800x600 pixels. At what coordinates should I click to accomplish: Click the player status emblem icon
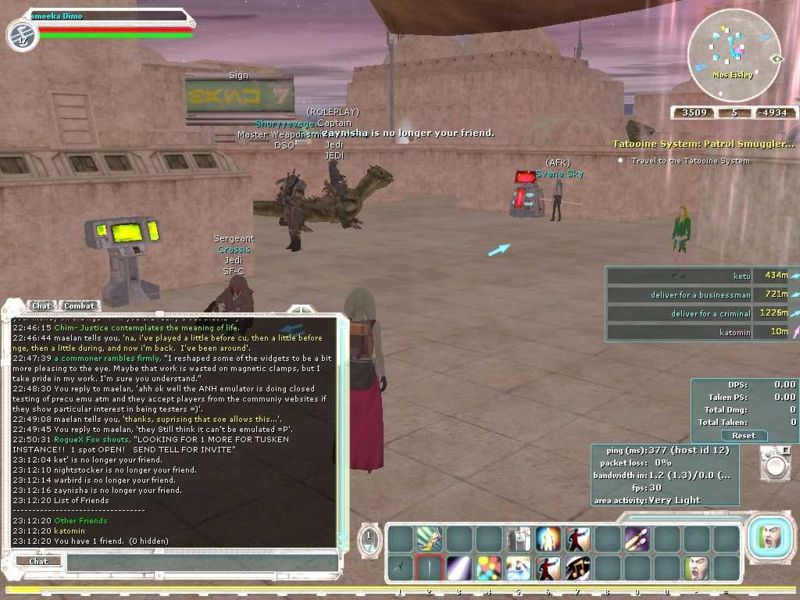click(x=21, y=34)
